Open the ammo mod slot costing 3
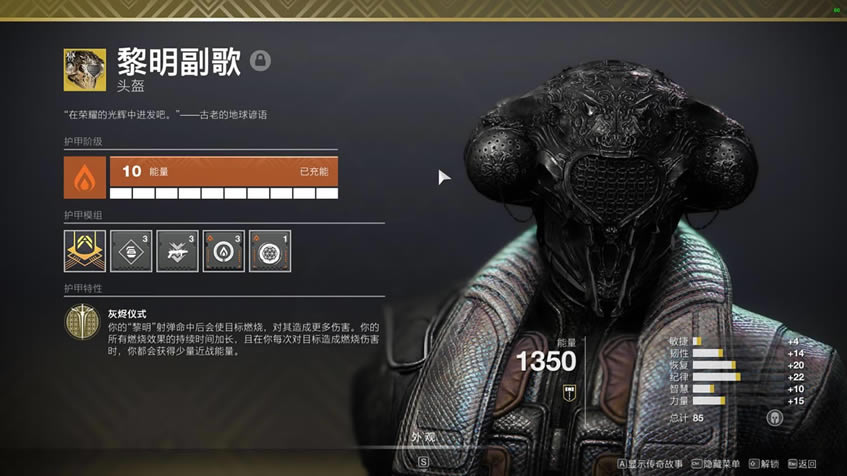Viewport: 847px width, 476px height. 131,251
